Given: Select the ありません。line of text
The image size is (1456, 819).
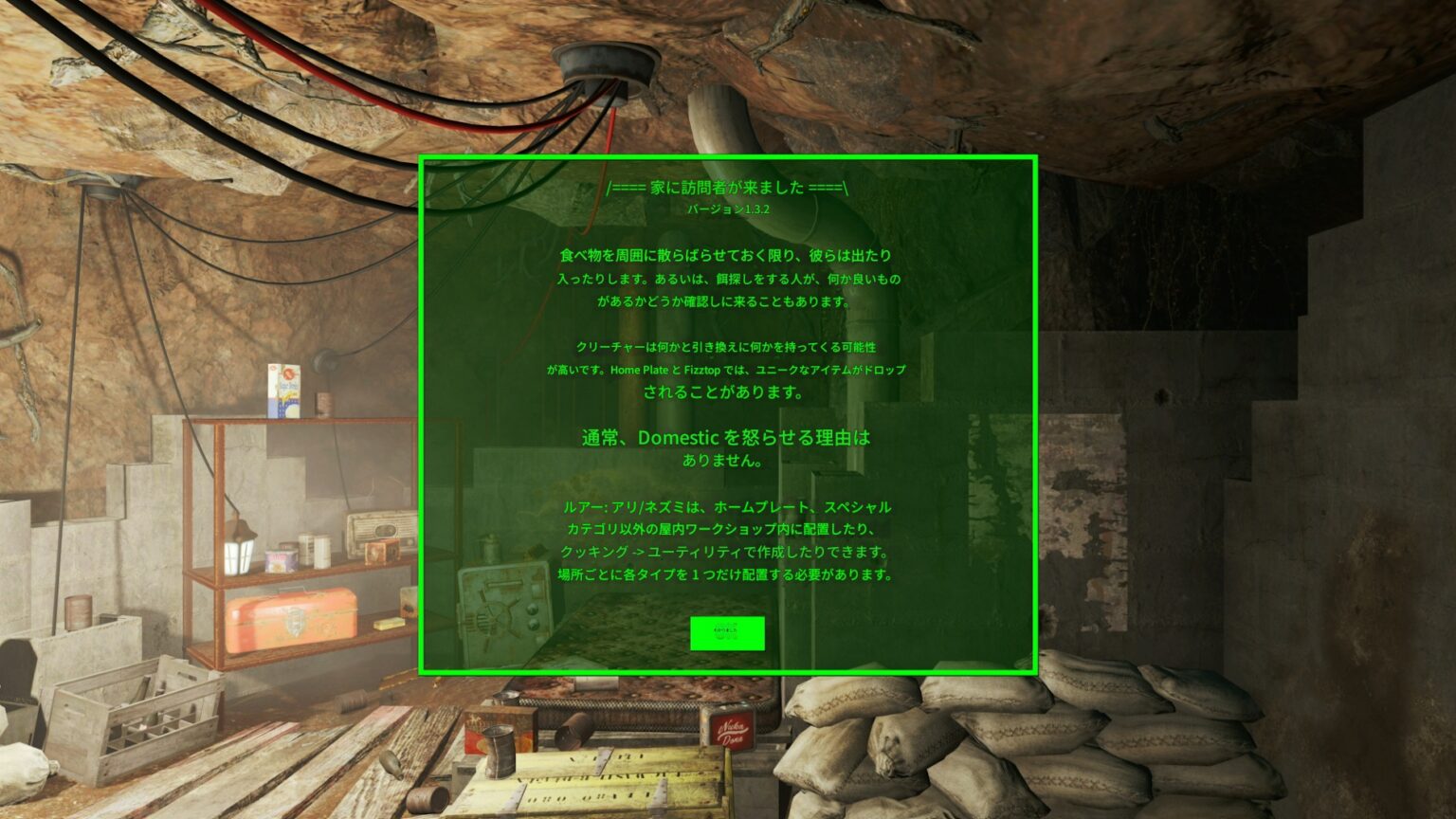Looking at the screenshot, I should (x=723, y=460).
